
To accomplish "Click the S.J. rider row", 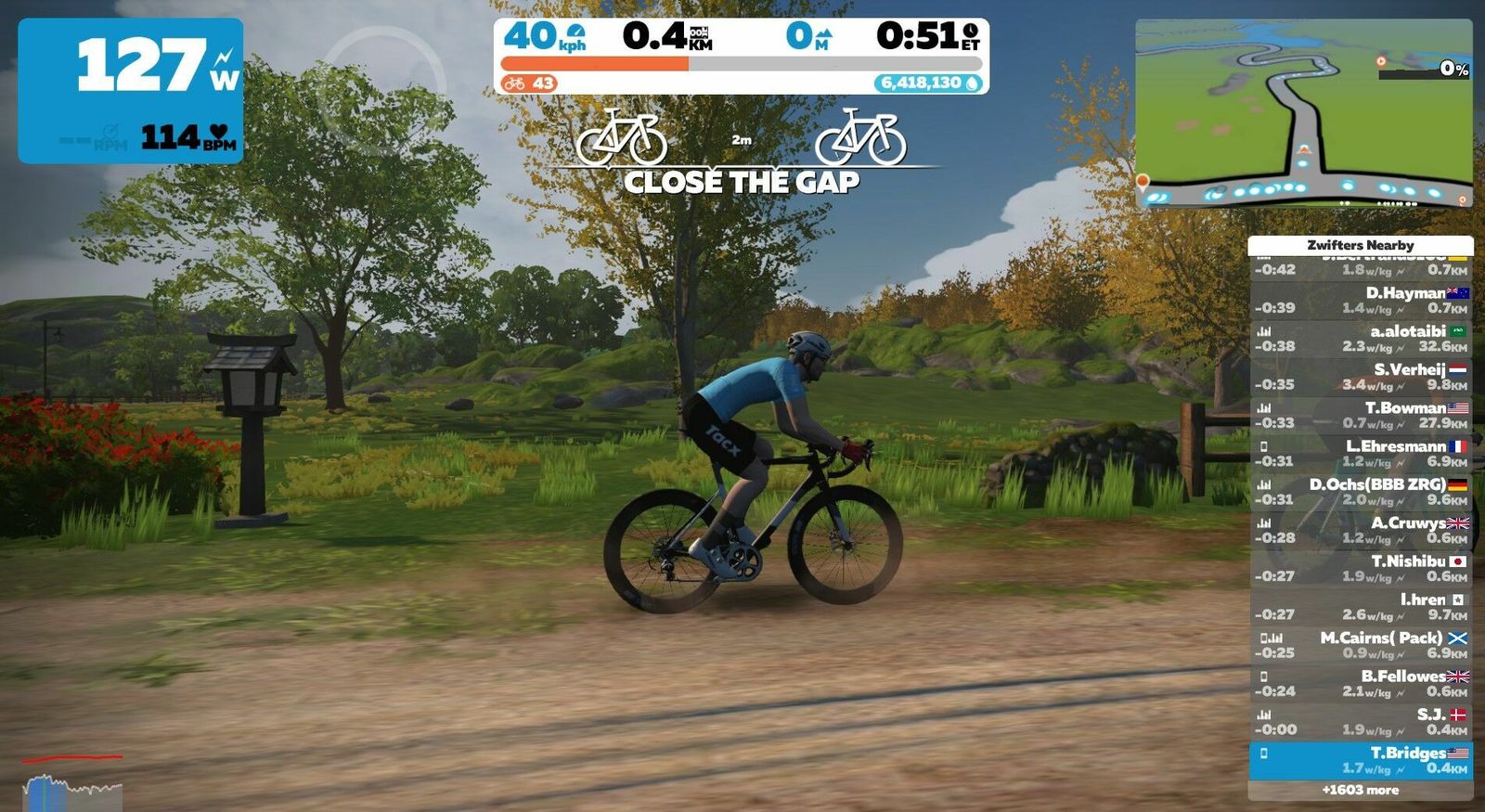I will [x=1360, y=722].
